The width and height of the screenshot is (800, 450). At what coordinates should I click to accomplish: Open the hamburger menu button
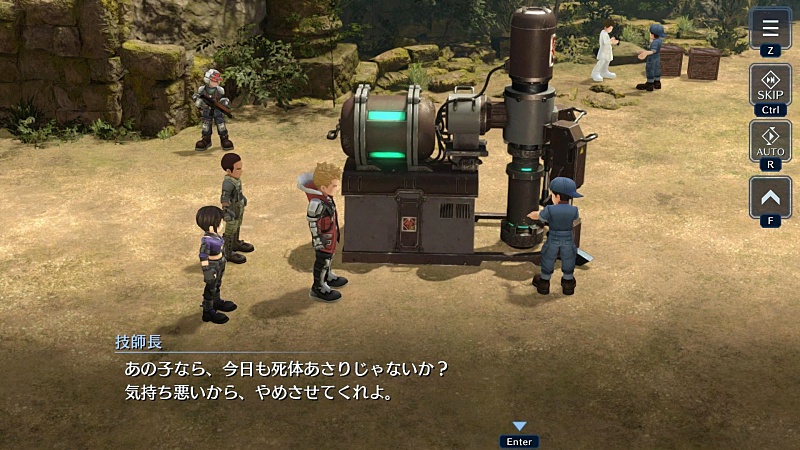point(770,27)
